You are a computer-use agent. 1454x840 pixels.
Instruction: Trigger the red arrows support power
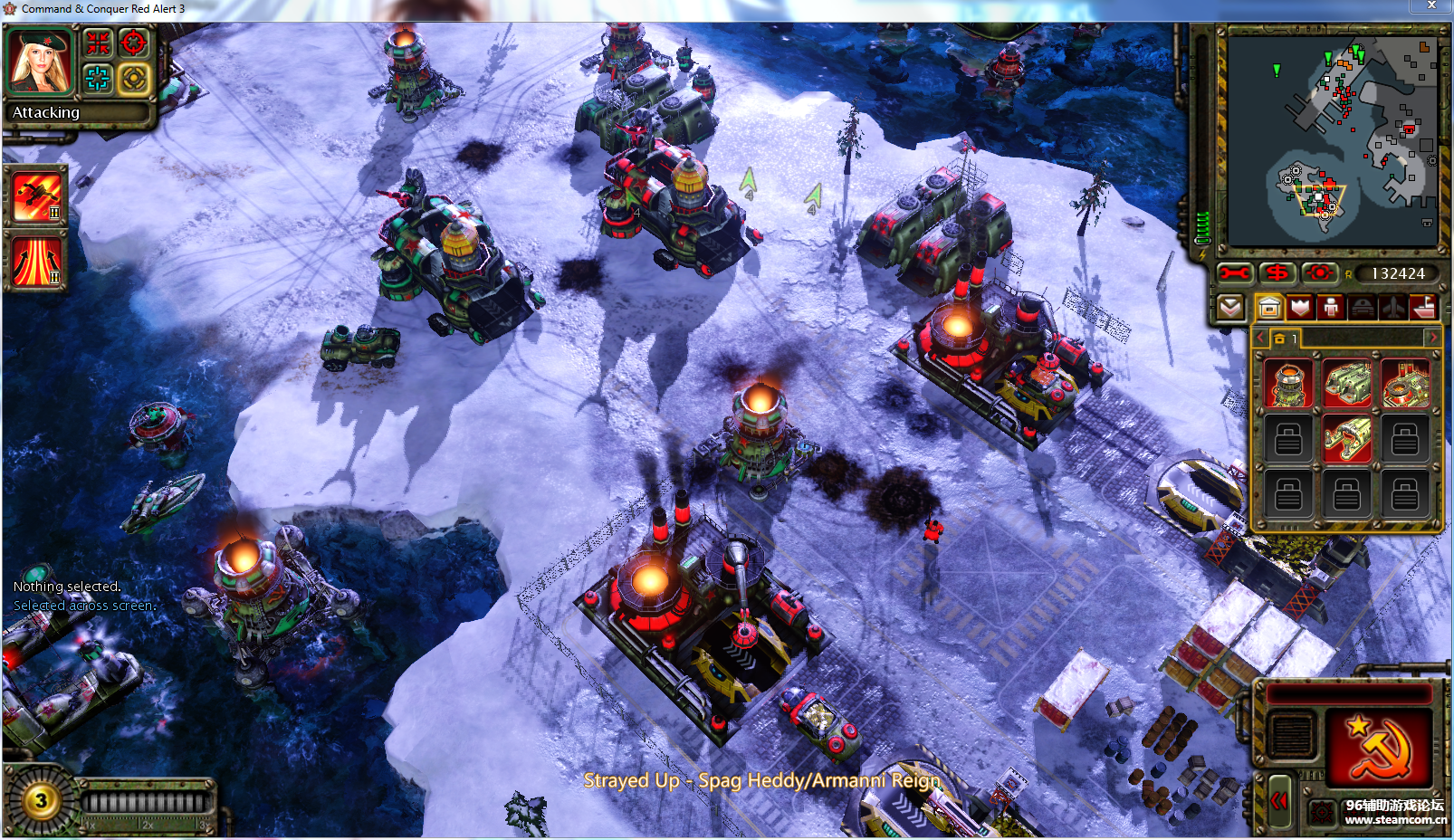click(37, 262)
